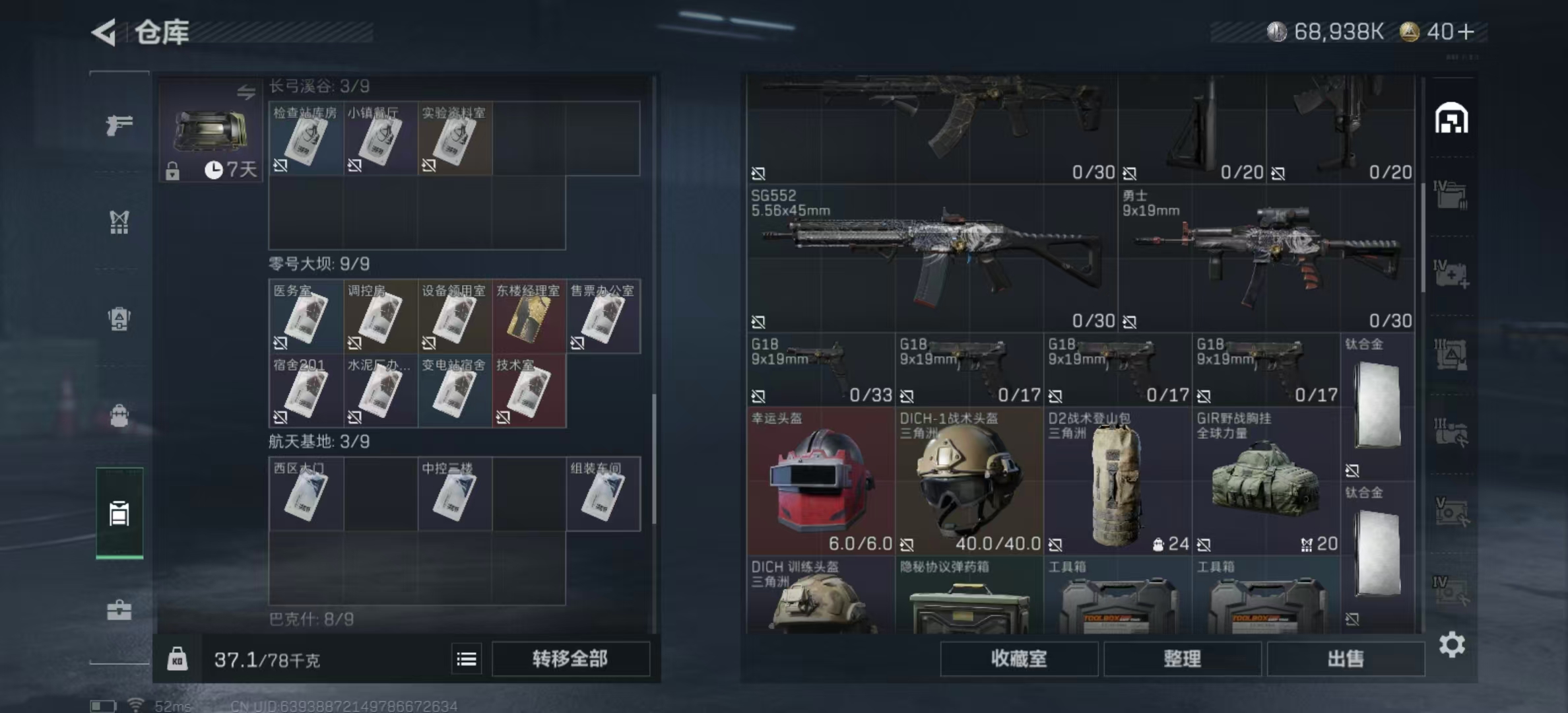Select the red 幸运头盔 helmet

(x=820, y=481)
